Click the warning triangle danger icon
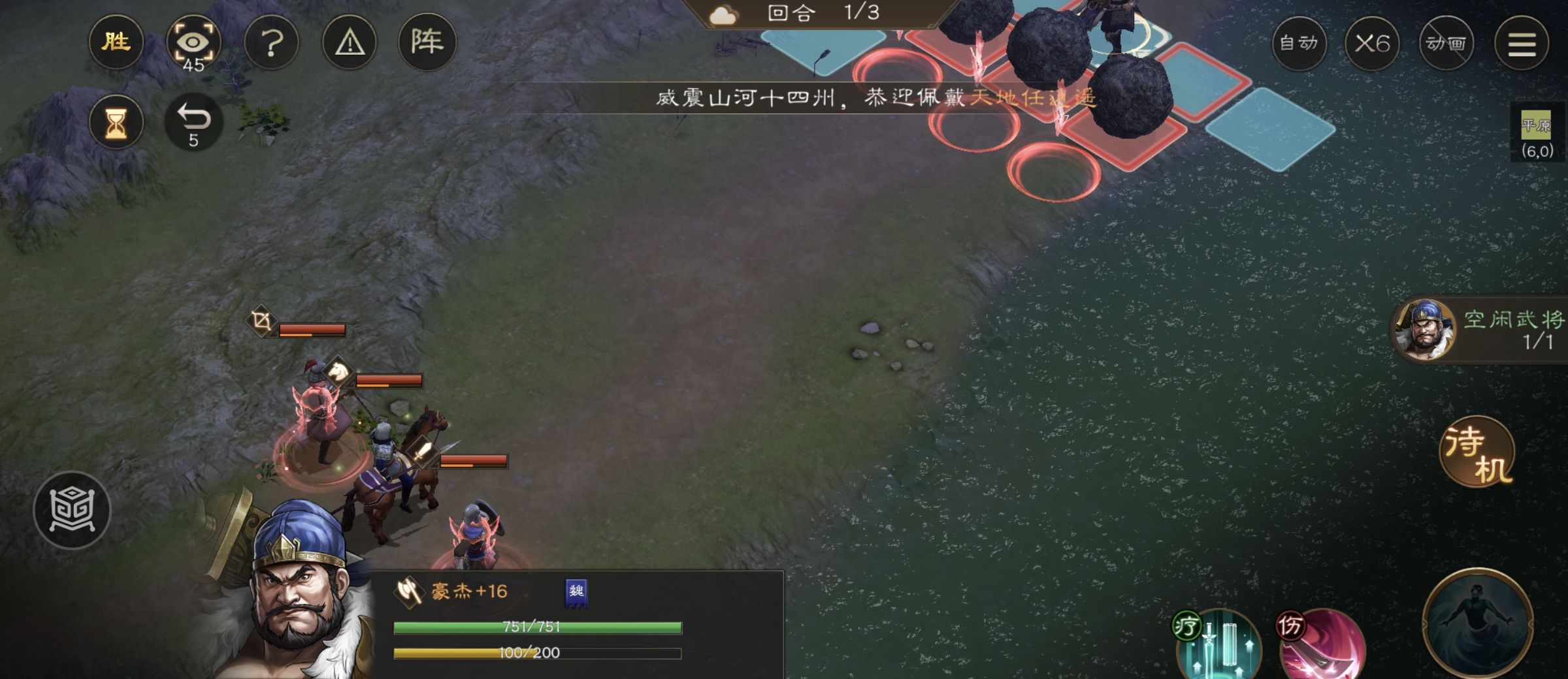This screenshot has width=1568, height=679. (x=350, y=41)
